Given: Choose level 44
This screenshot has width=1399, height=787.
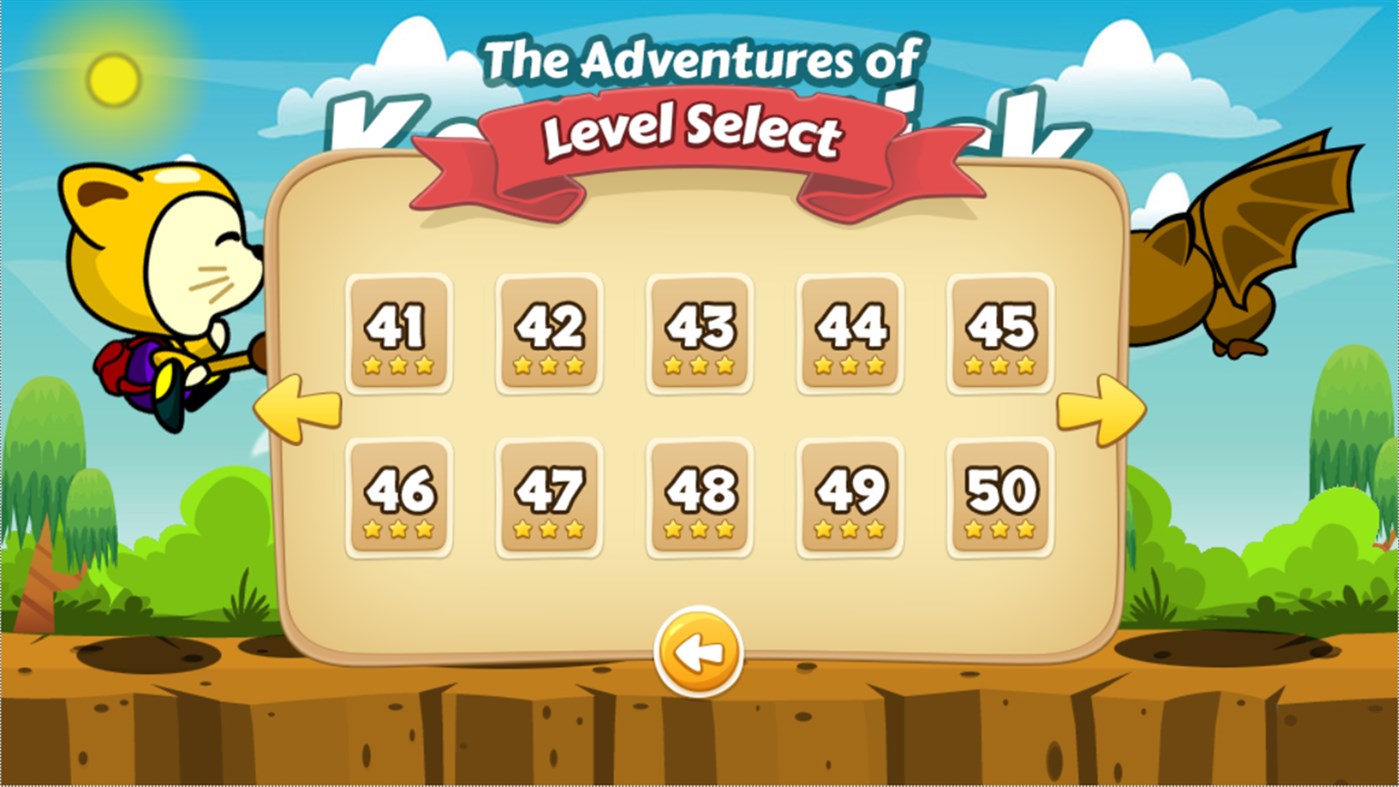Looking at the screenshot, I should (x=848, y=332).
